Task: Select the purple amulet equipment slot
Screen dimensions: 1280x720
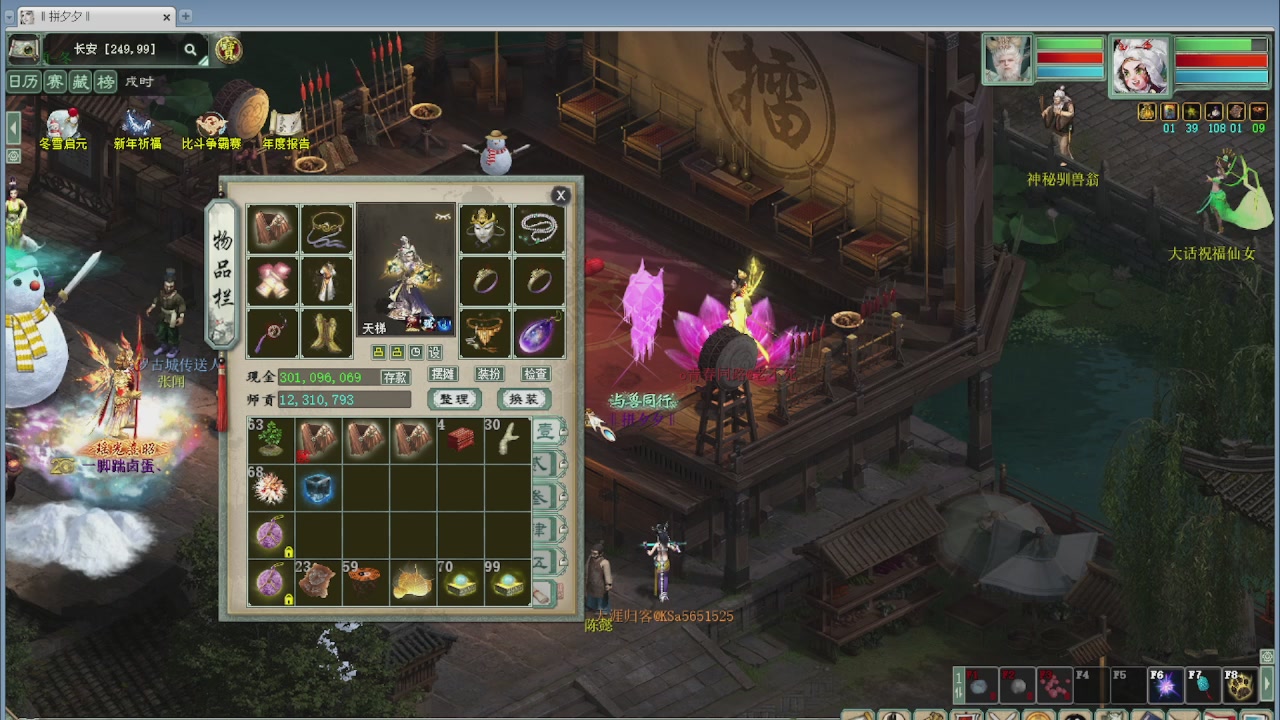Action: [539, 333]
